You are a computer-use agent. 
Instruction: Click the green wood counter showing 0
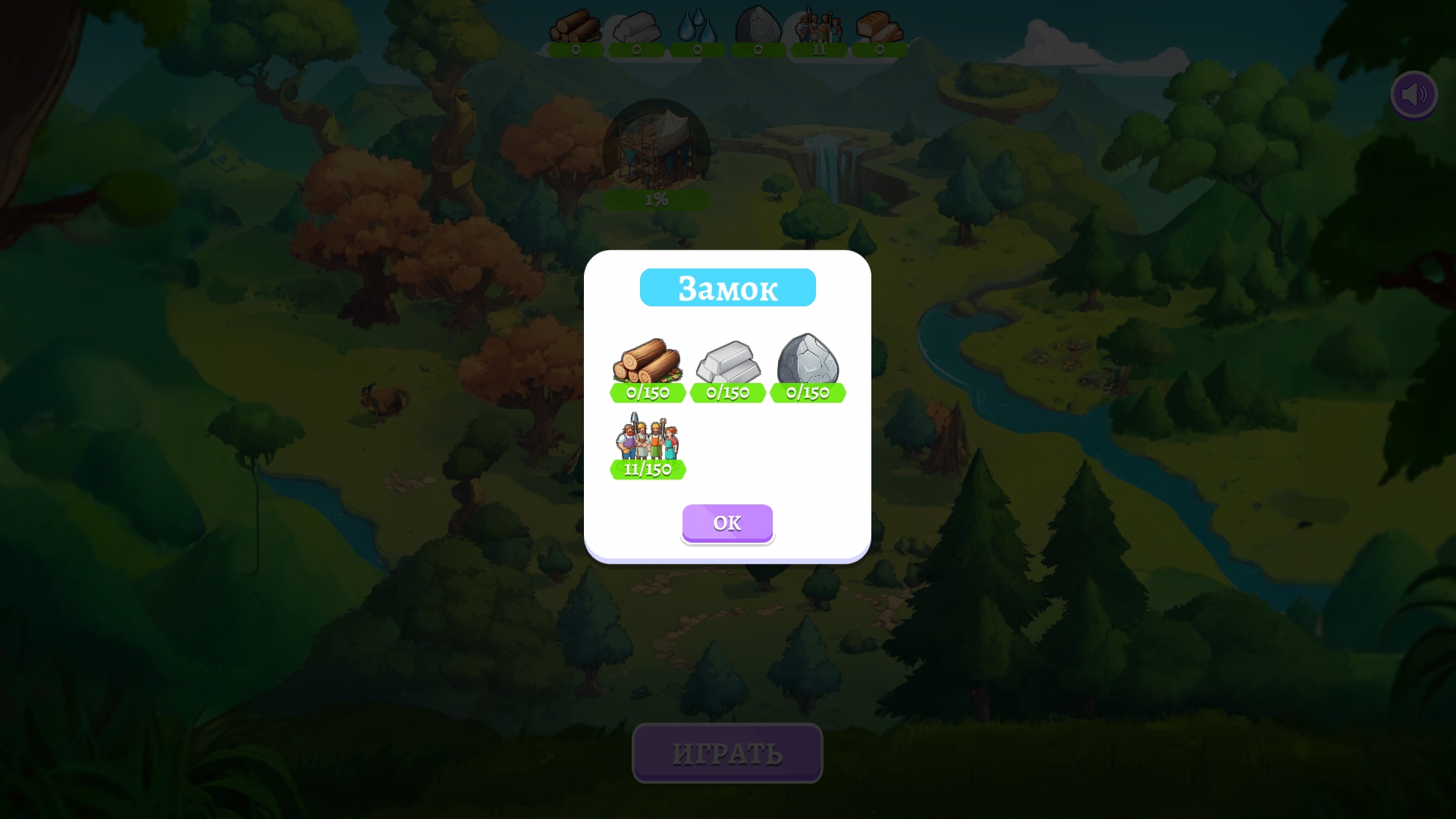click(x=576, y=50)
